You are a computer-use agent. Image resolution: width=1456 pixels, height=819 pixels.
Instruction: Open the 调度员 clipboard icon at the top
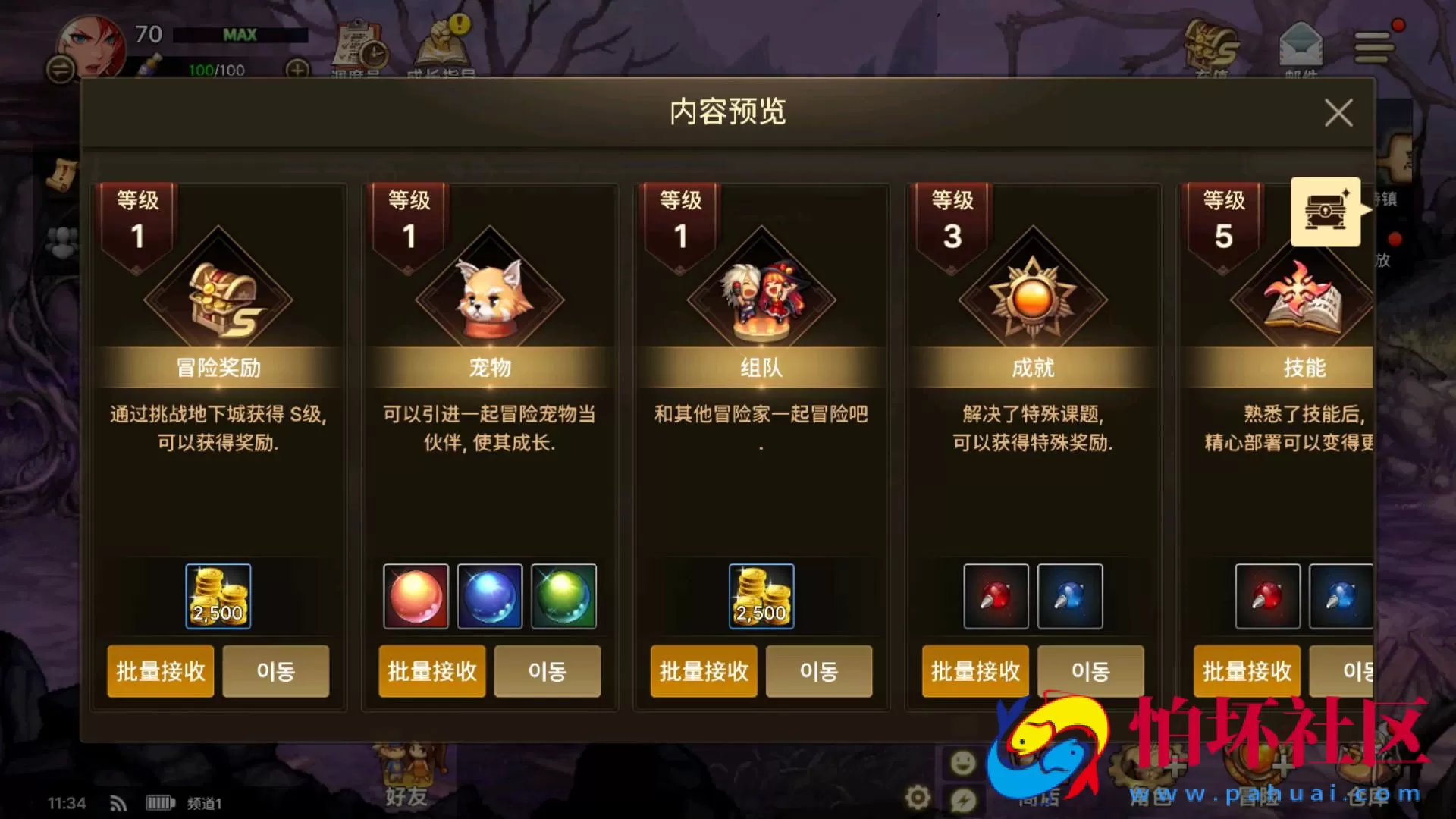[358, 44]
